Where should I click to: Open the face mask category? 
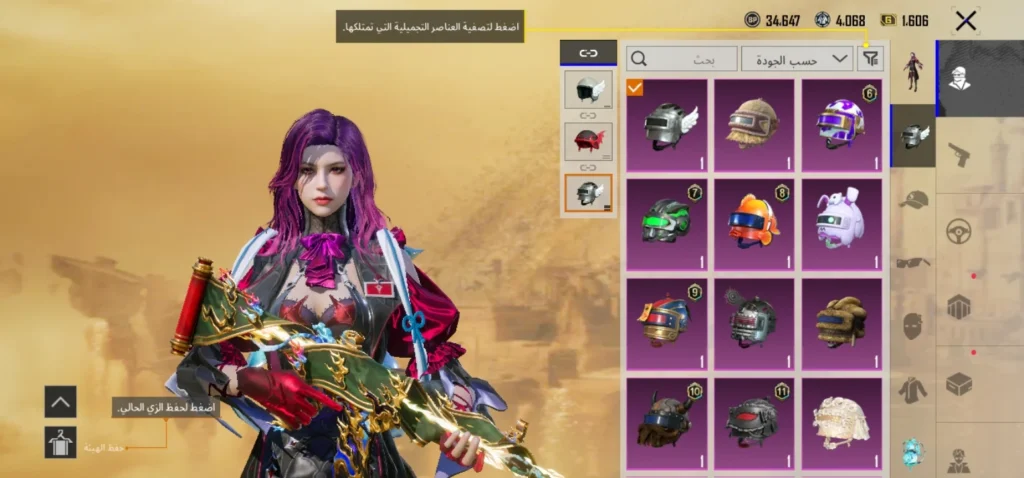coord(913,326)
